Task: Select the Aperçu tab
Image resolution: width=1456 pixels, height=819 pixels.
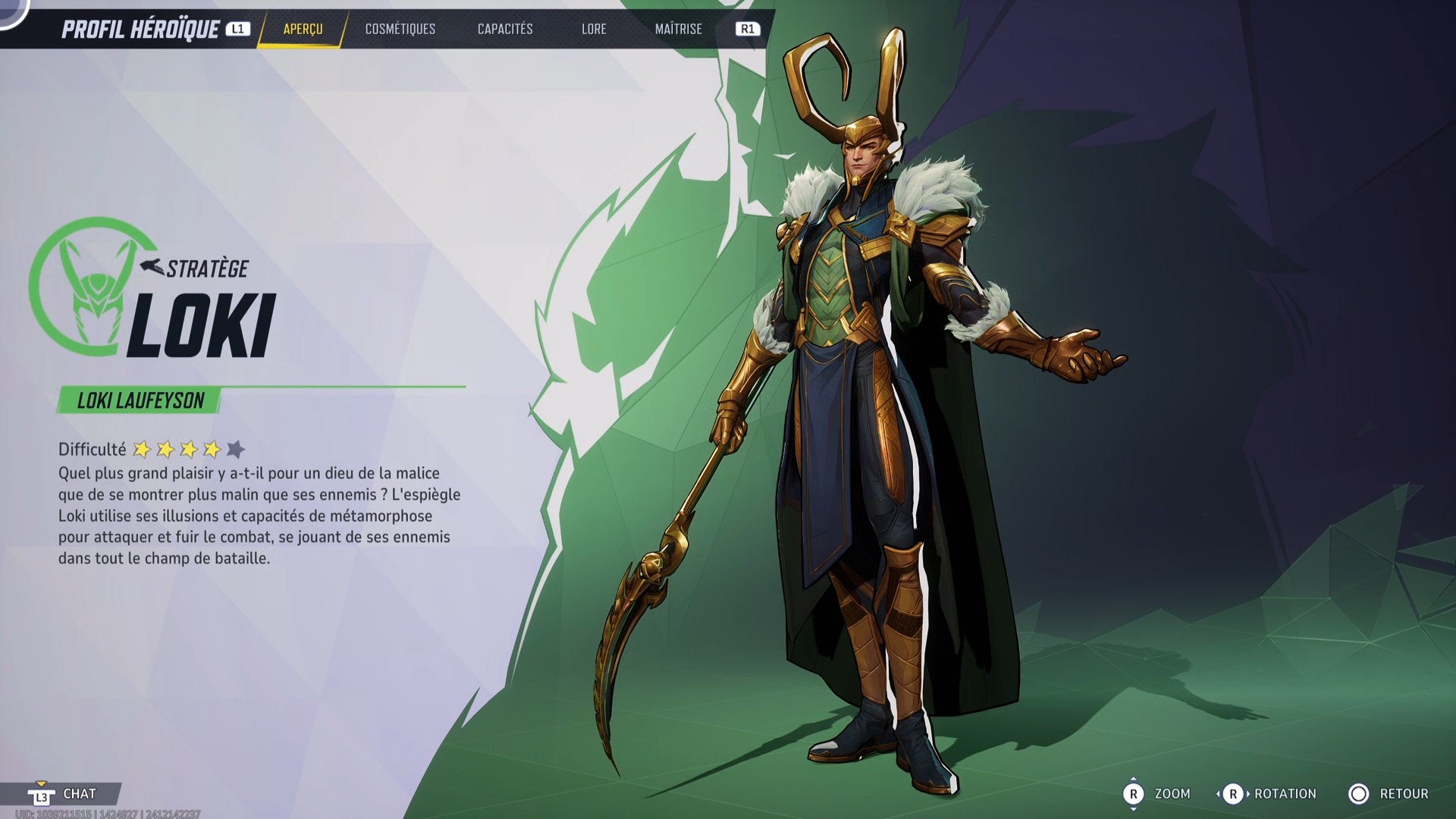Action: point(303,30)
